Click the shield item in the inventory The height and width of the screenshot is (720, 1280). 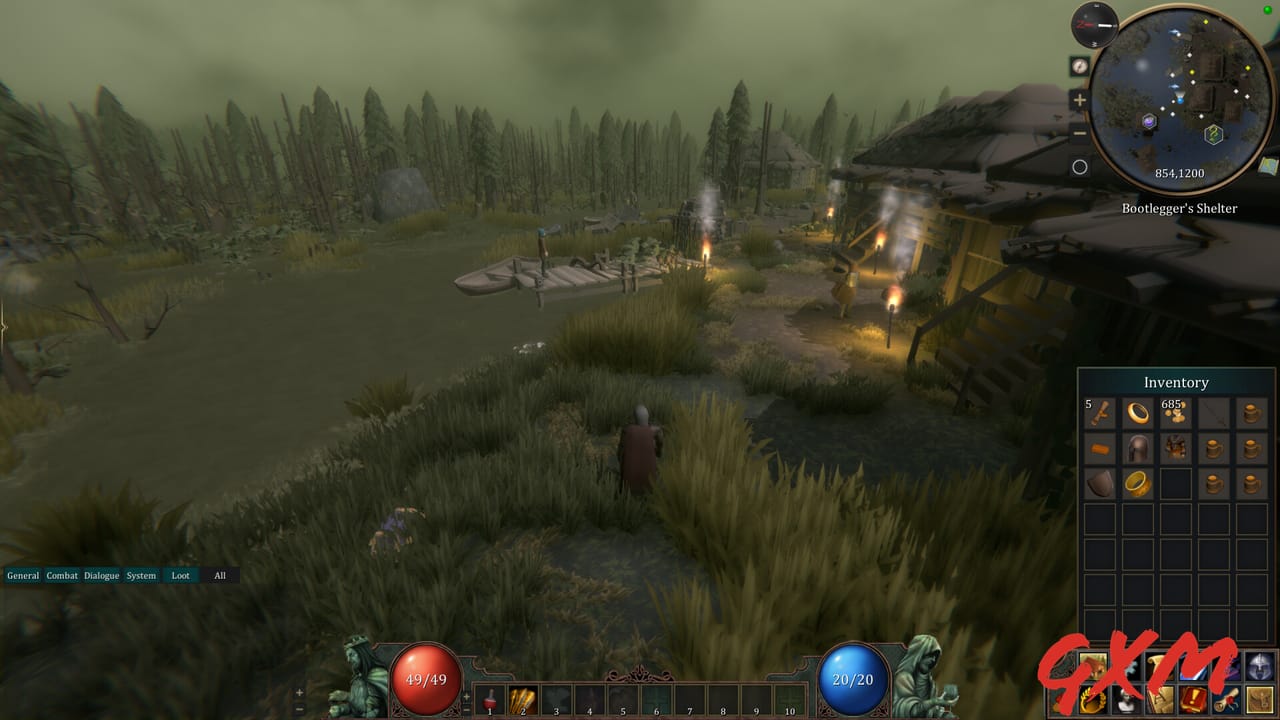coord(1100,483)
